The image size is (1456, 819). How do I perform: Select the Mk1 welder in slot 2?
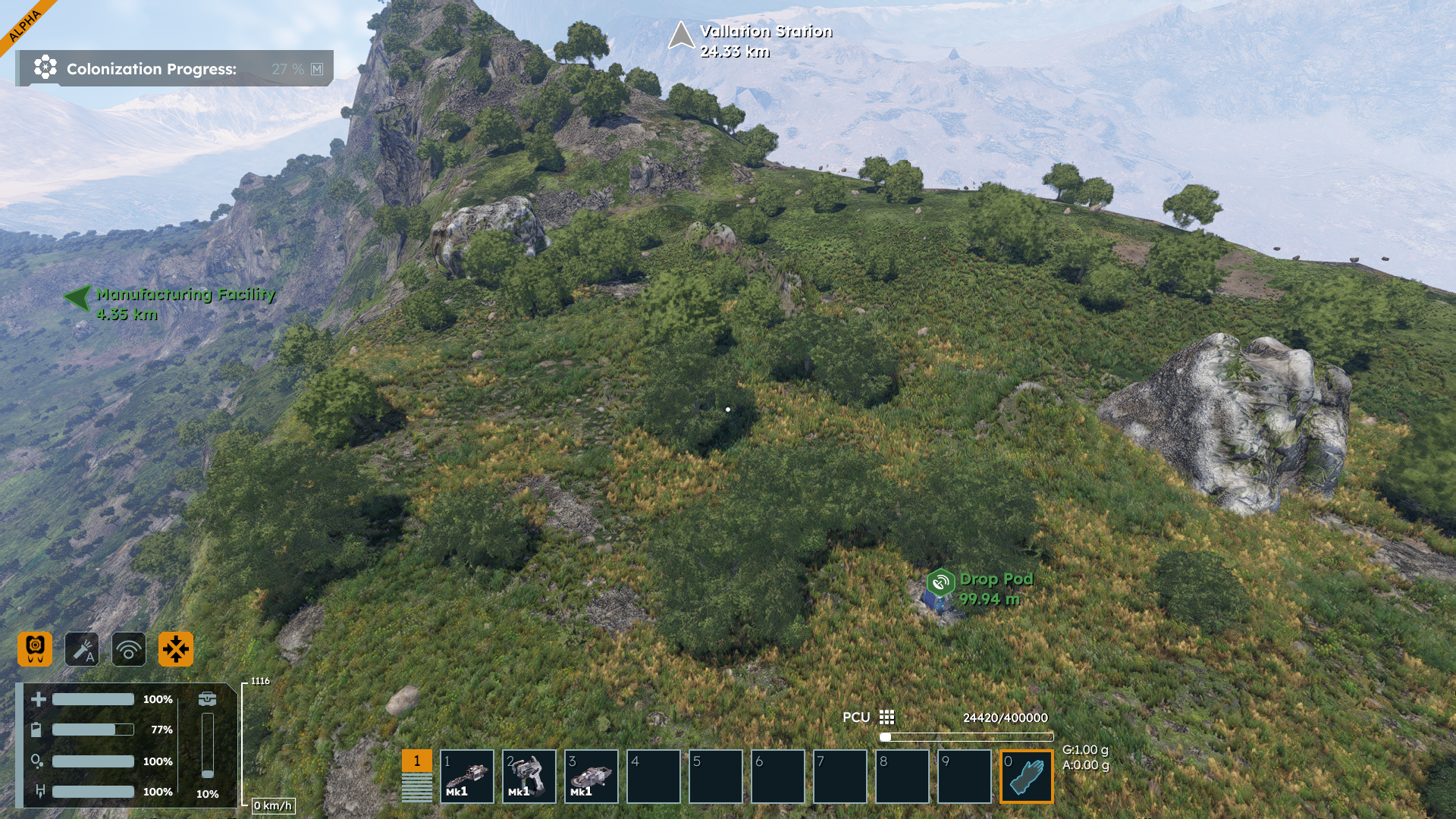[529, 777]
